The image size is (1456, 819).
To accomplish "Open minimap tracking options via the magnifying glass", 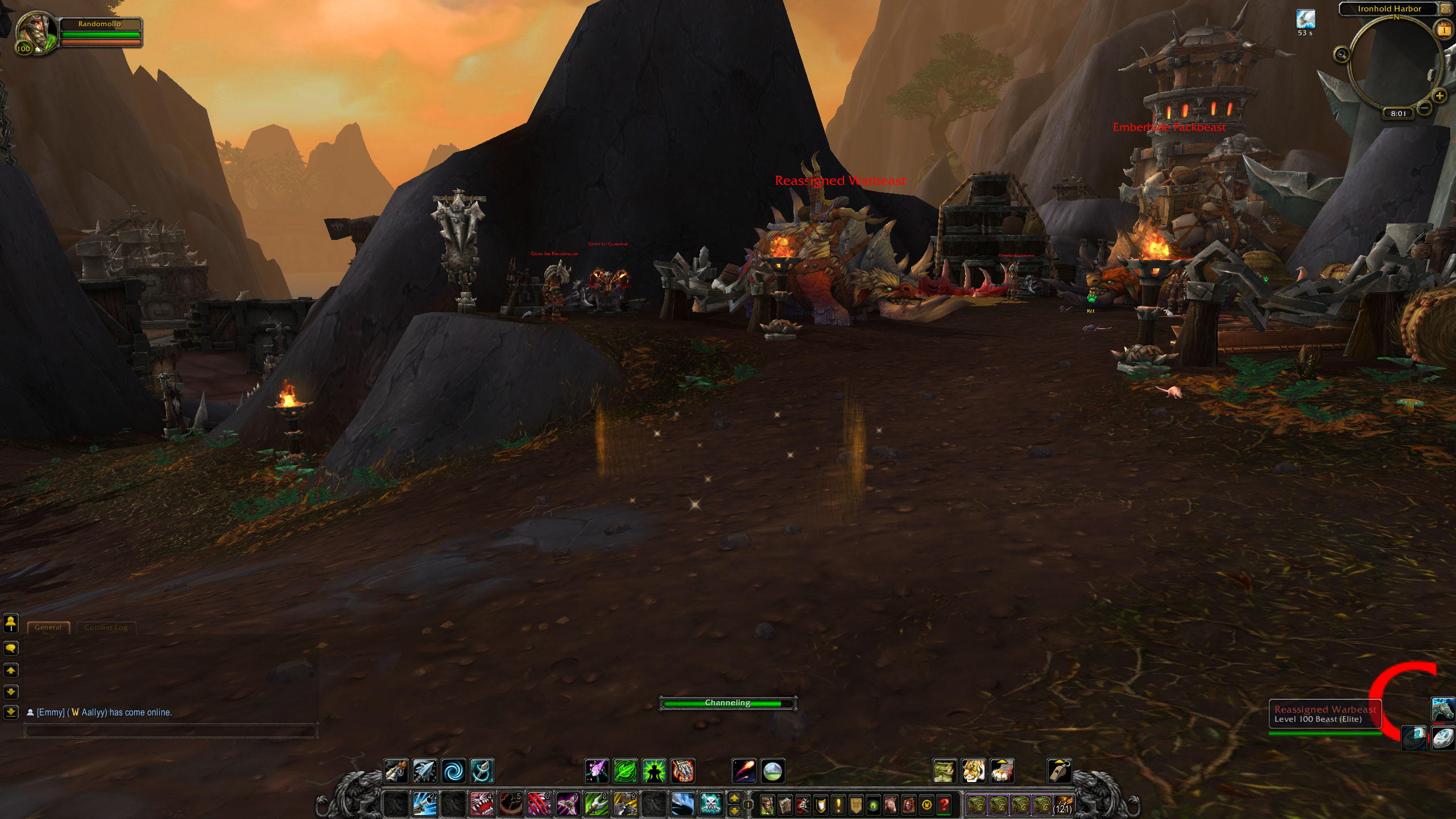I will 1342,53.
